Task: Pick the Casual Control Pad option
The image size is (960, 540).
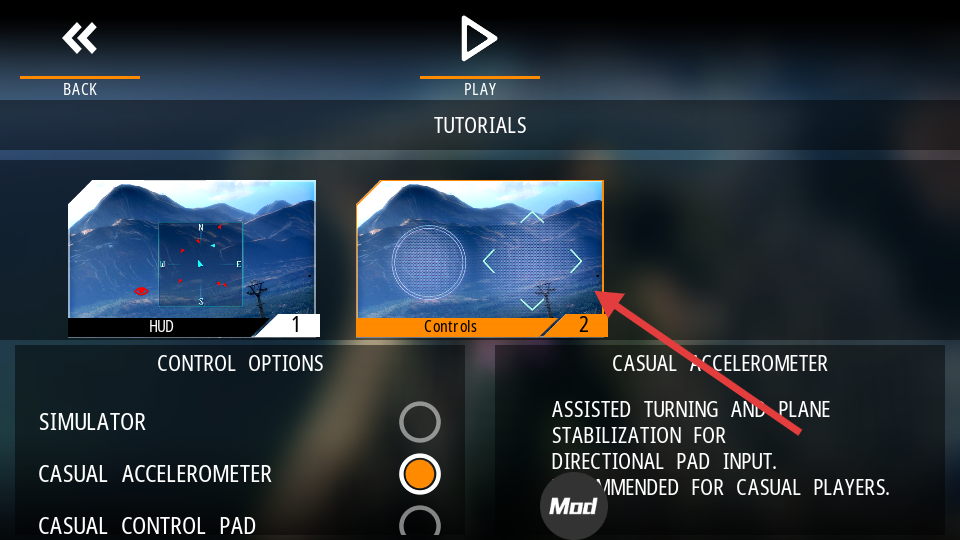Action: pos(420,524)
